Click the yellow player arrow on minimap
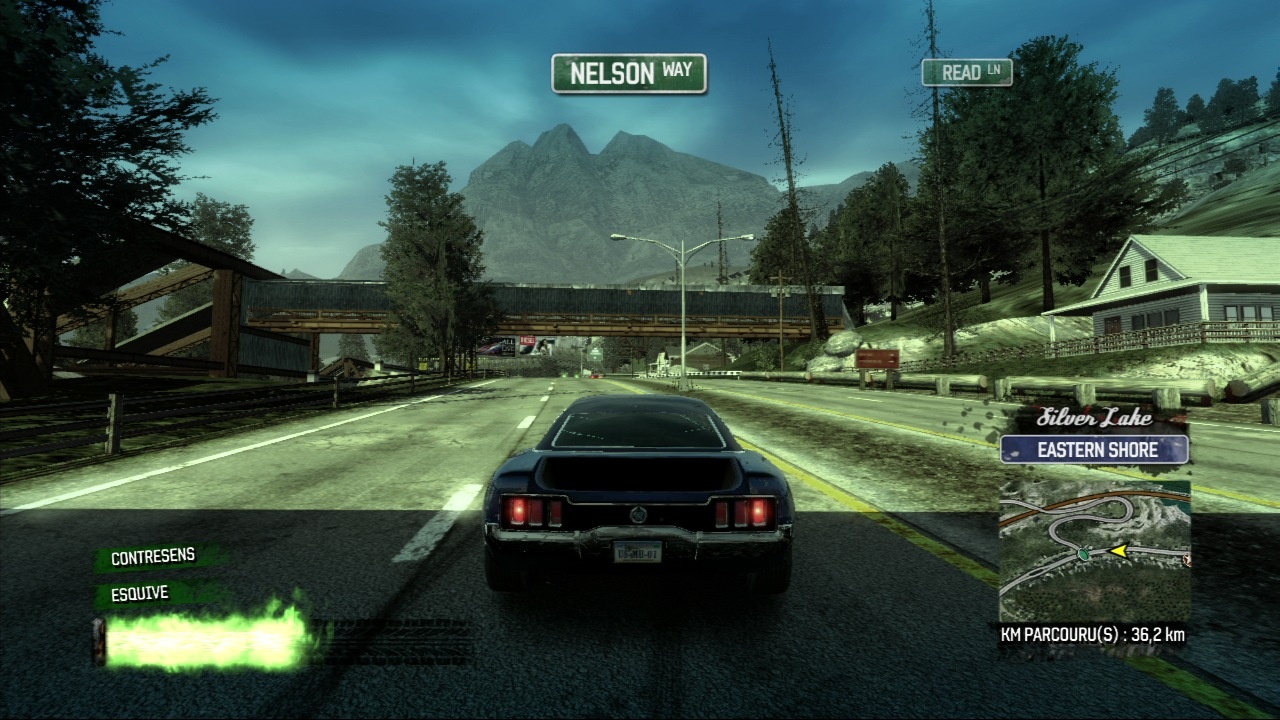This screenshot has height=720, width=1280. tap(1119, 550)
